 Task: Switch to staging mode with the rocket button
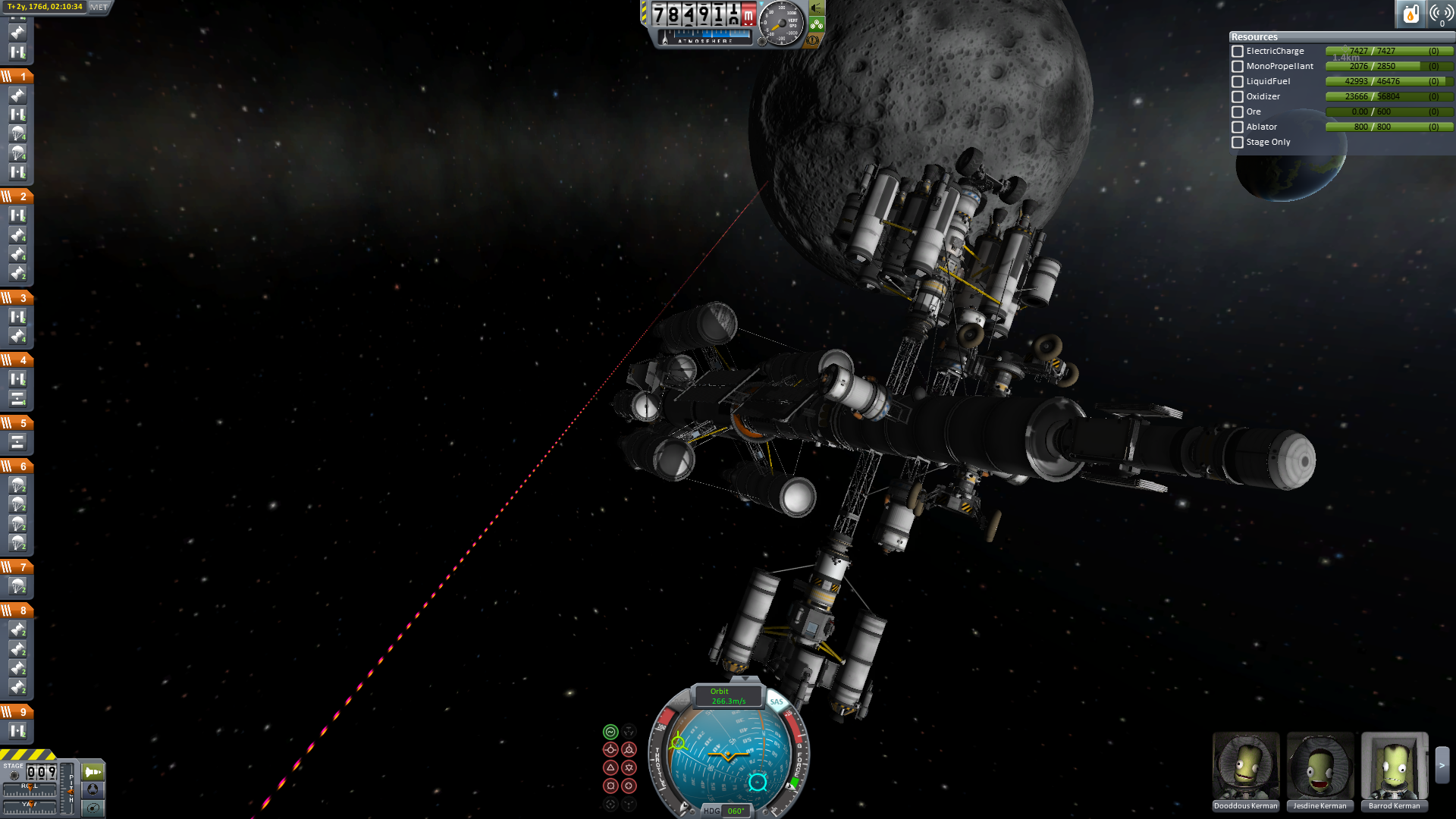click(93, 772)
